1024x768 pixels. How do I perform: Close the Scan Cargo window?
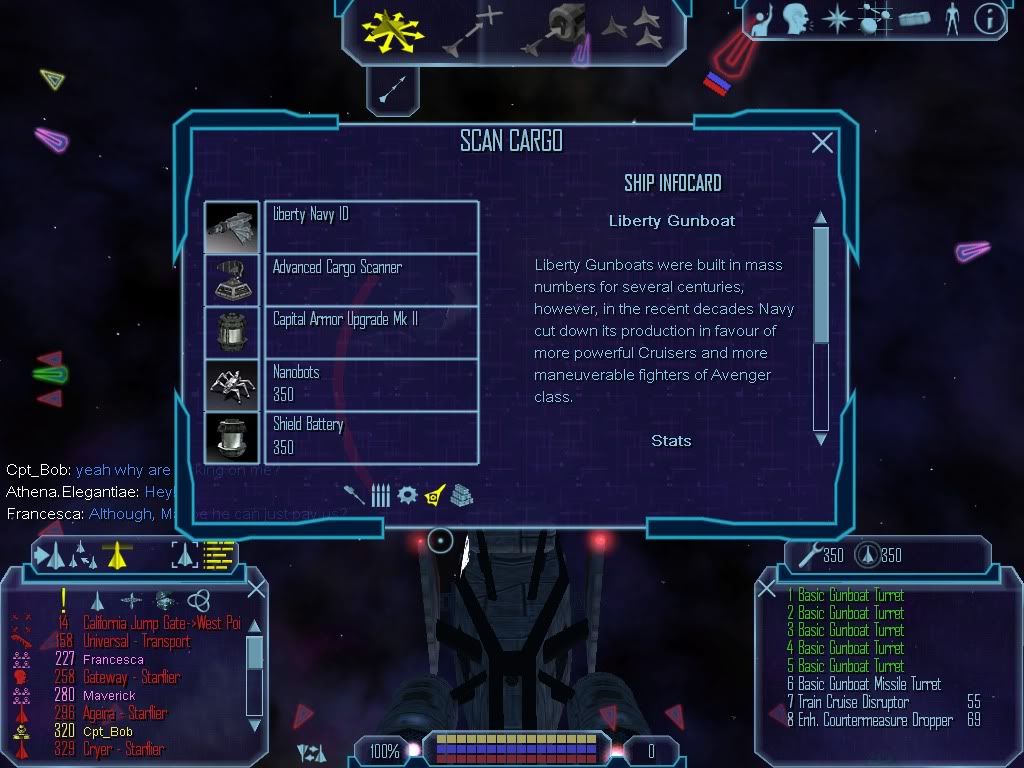click(x=822, y=143)
